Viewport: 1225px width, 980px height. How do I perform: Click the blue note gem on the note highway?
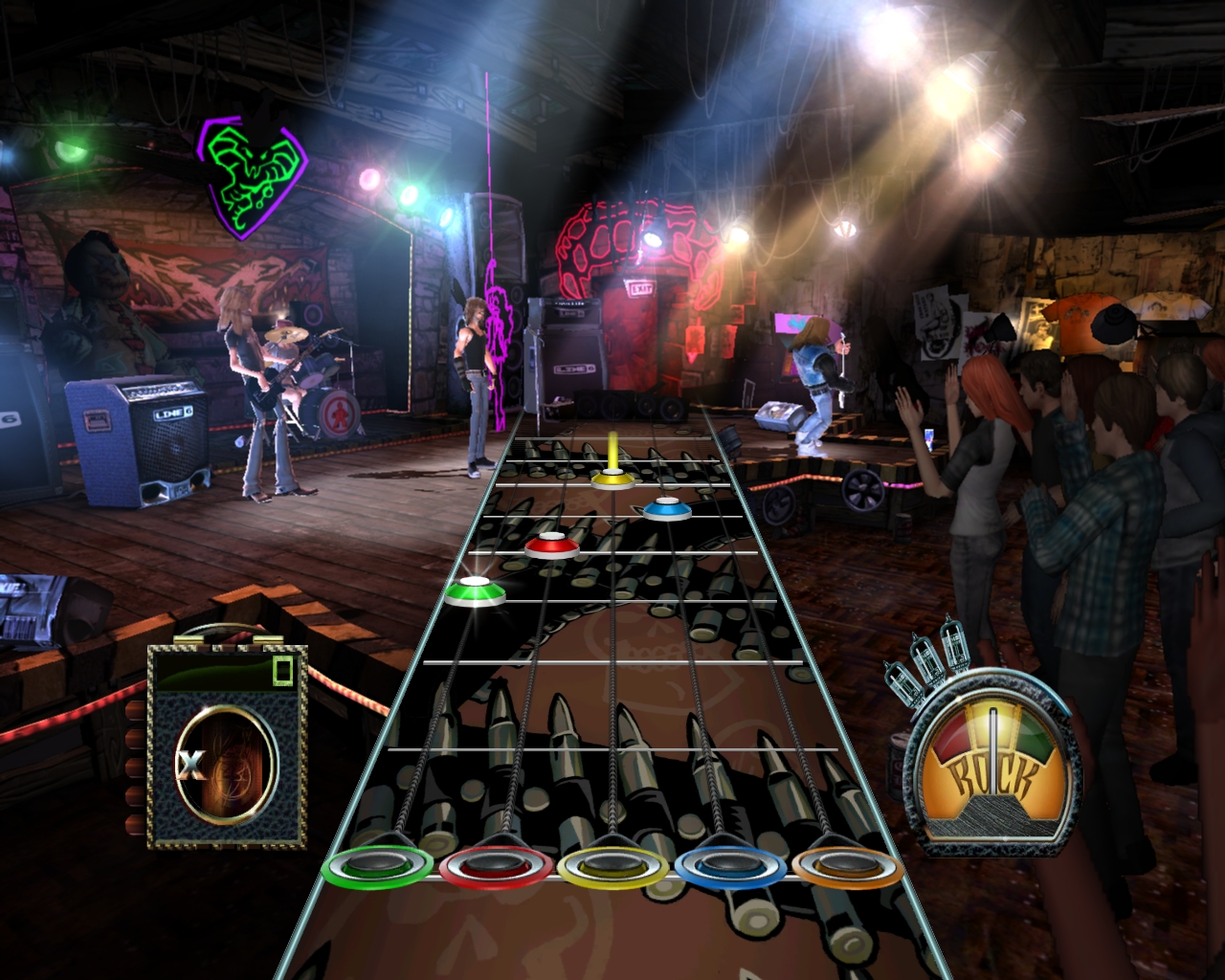667,512
